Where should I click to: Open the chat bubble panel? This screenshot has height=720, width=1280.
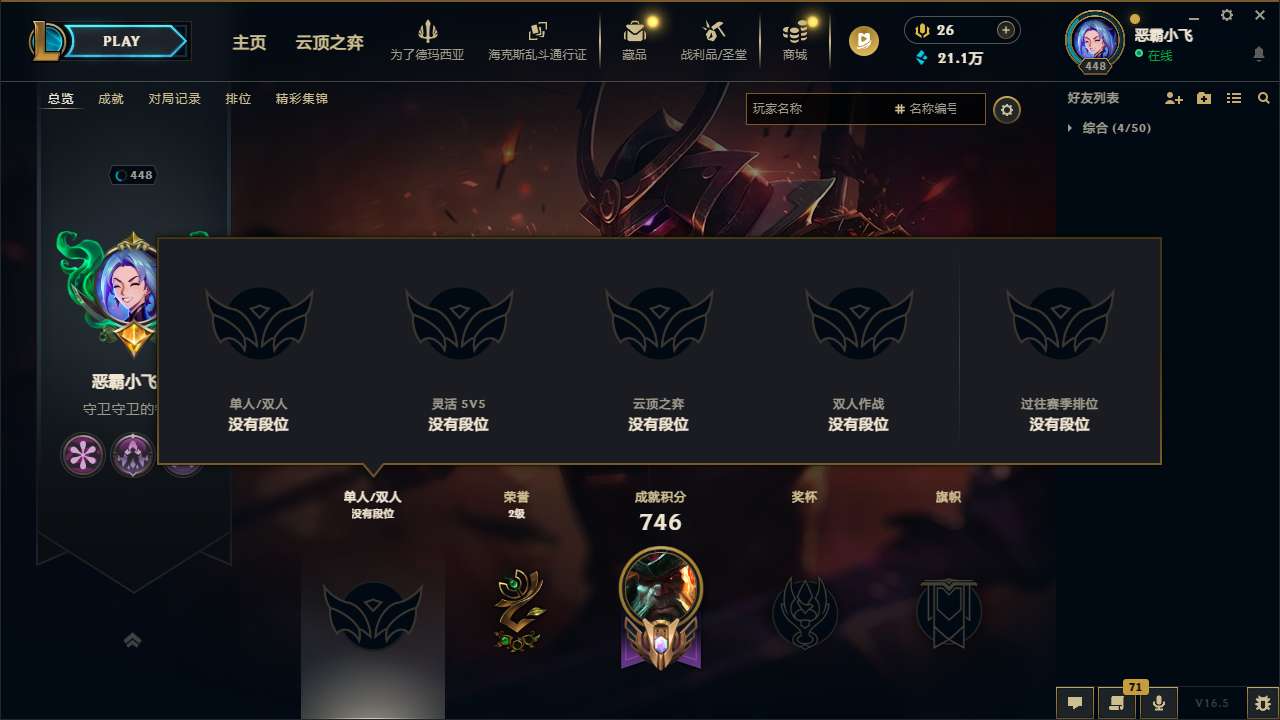[1075, 703]
